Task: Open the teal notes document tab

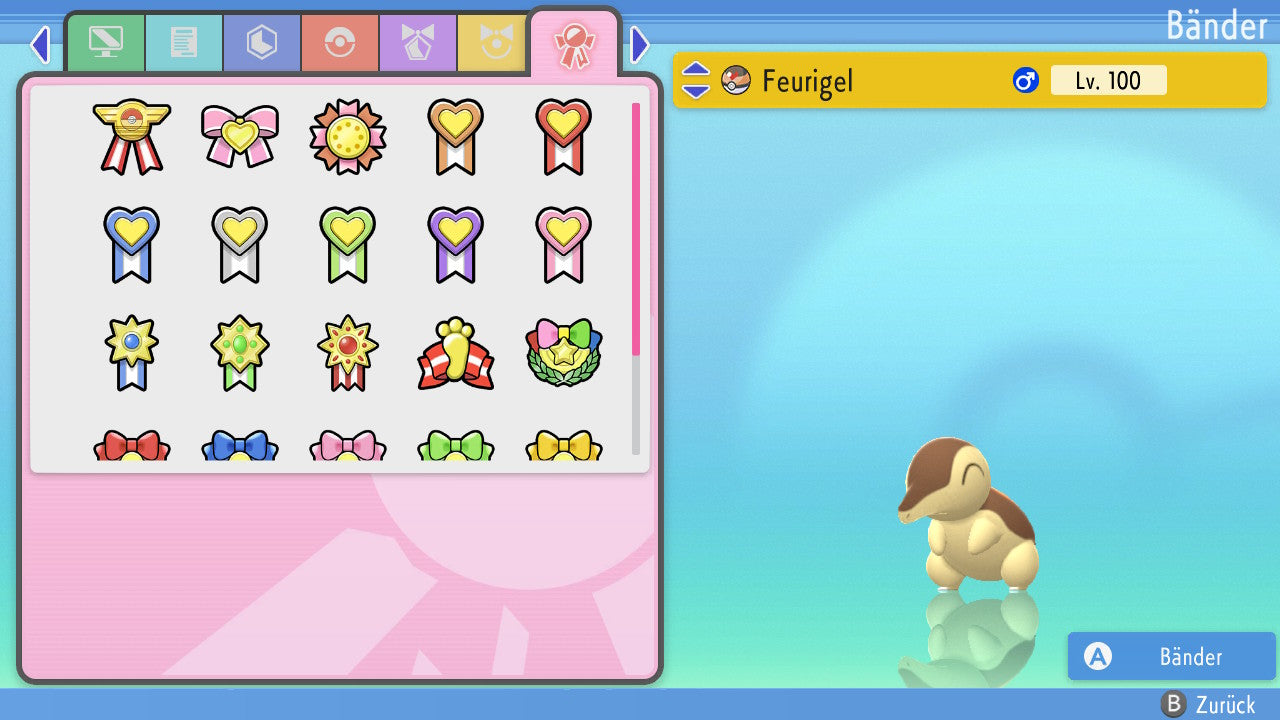Action: pos(184,43)
